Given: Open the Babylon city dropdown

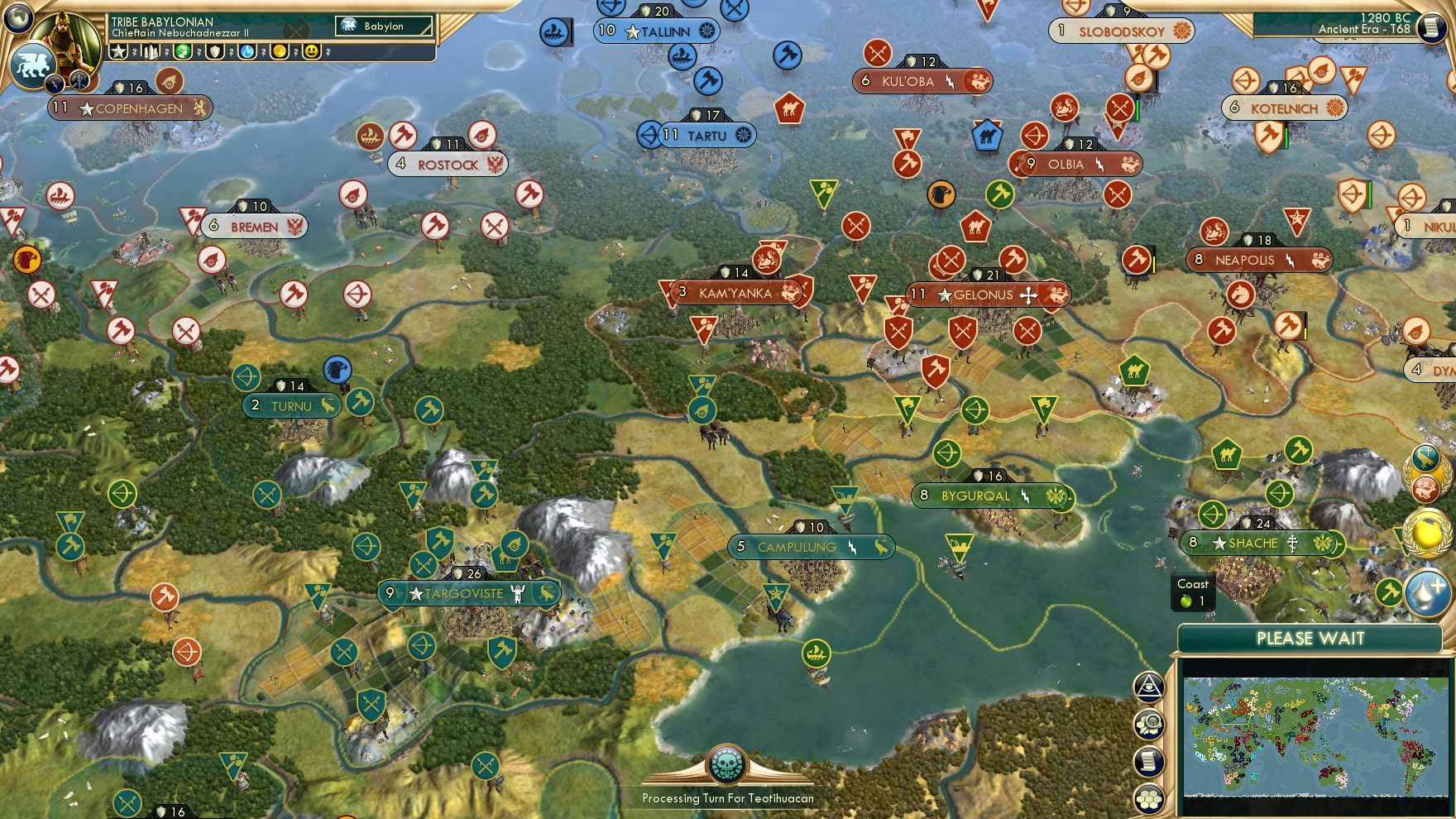Looking at the screenshot, I should tap(385, 26).
